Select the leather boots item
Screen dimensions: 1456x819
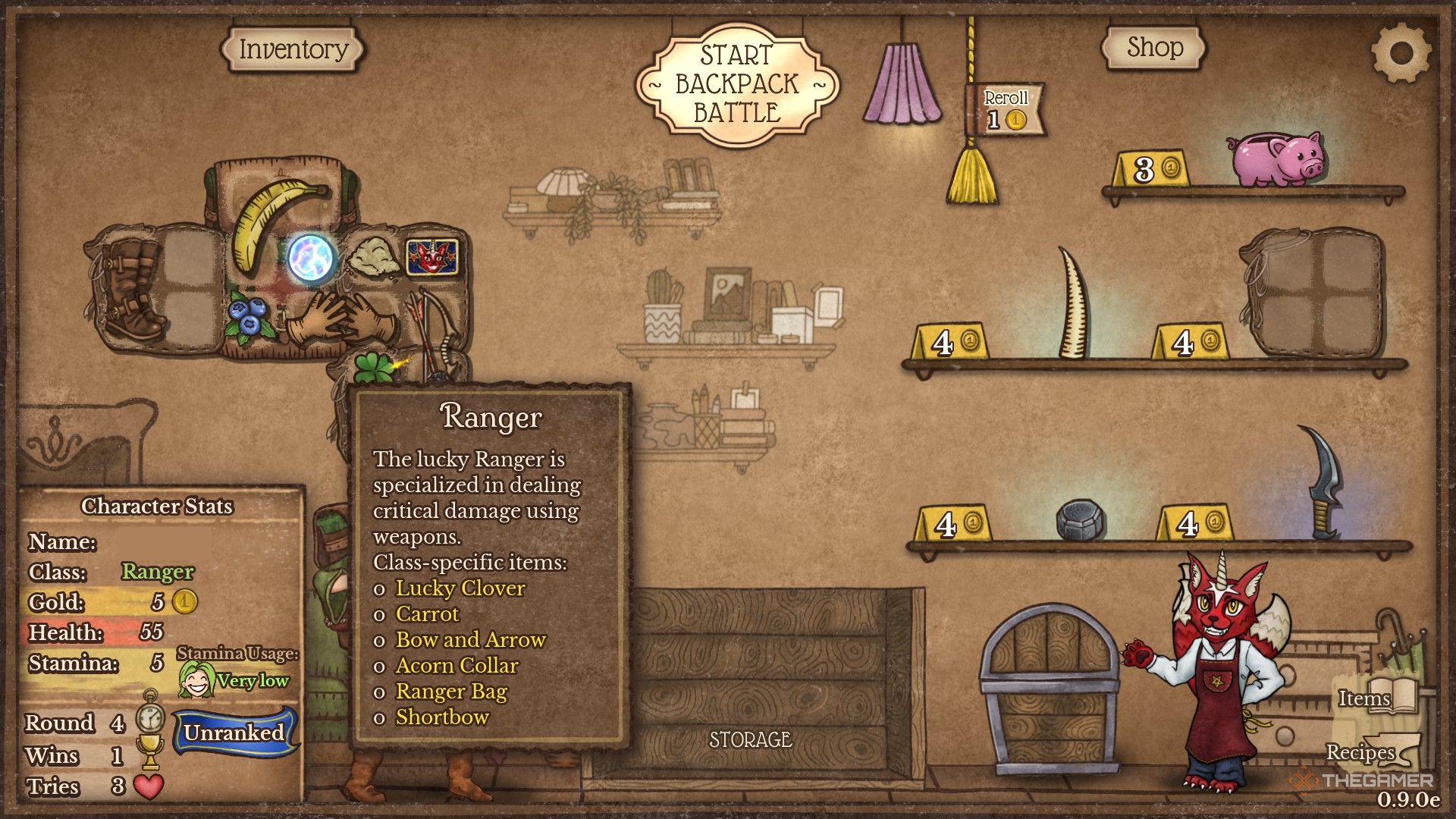[x=132, y=288]
